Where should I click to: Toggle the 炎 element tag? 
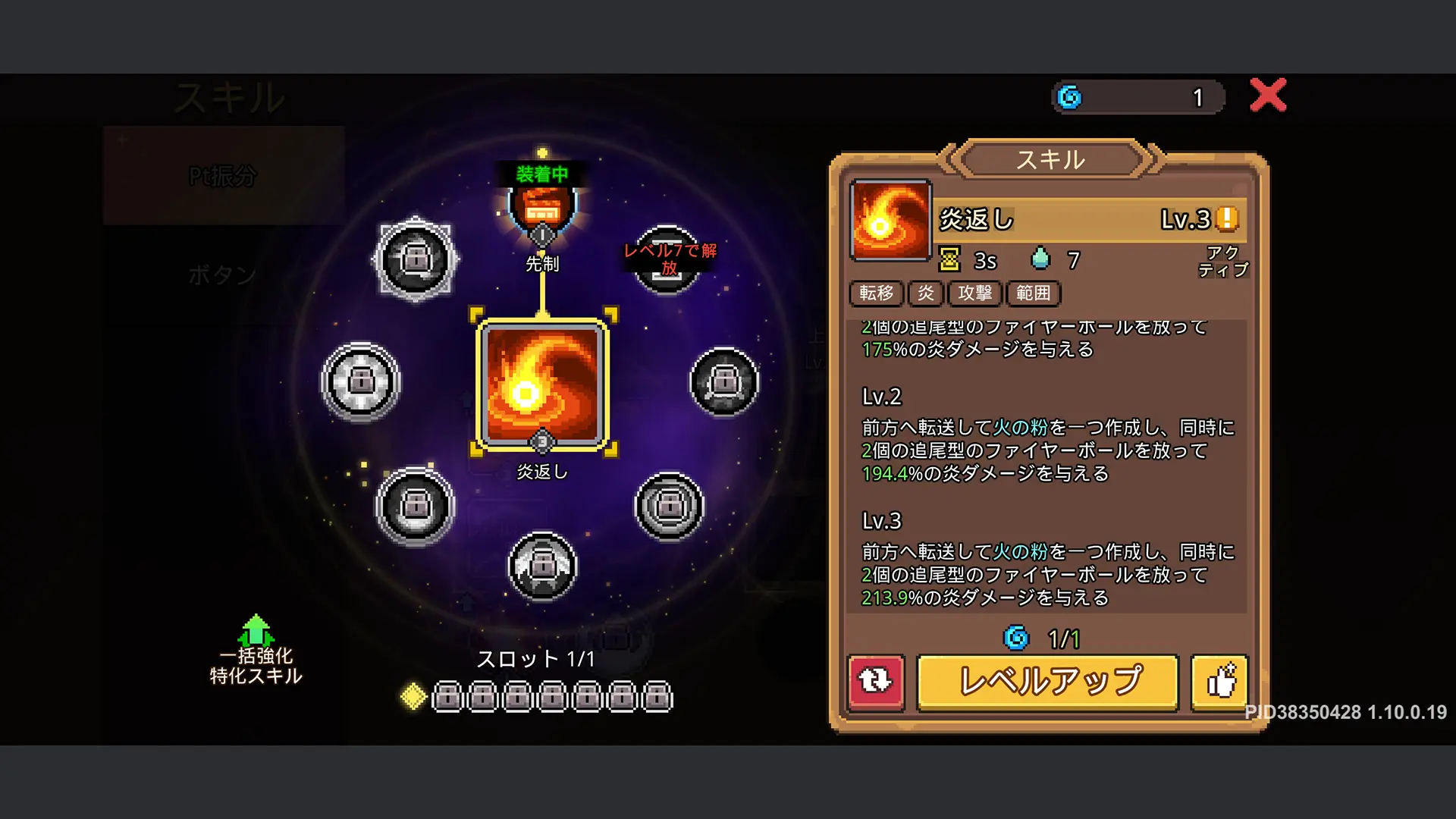click(x=925, y=294)
